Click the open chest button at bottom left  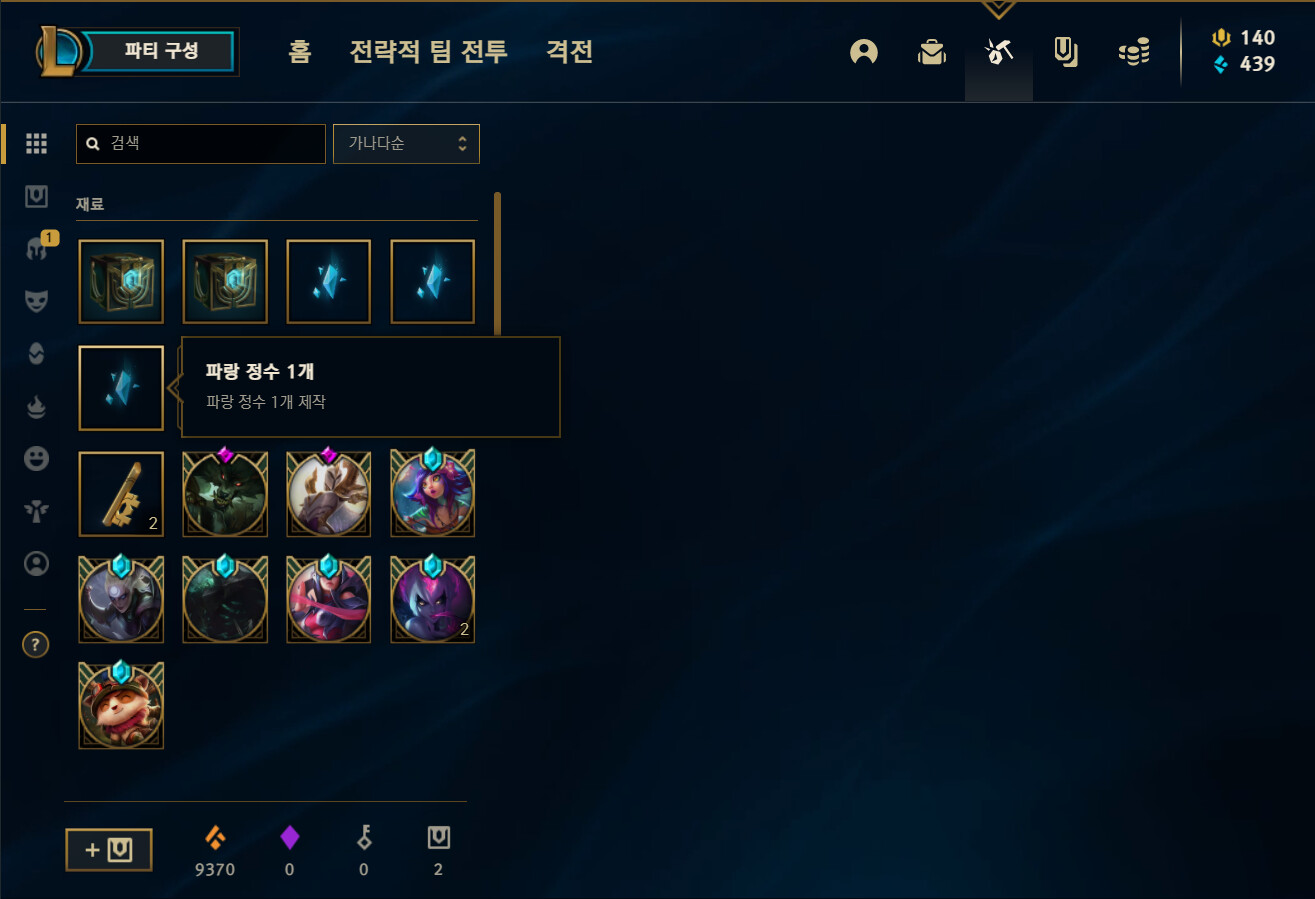(108, 849)
